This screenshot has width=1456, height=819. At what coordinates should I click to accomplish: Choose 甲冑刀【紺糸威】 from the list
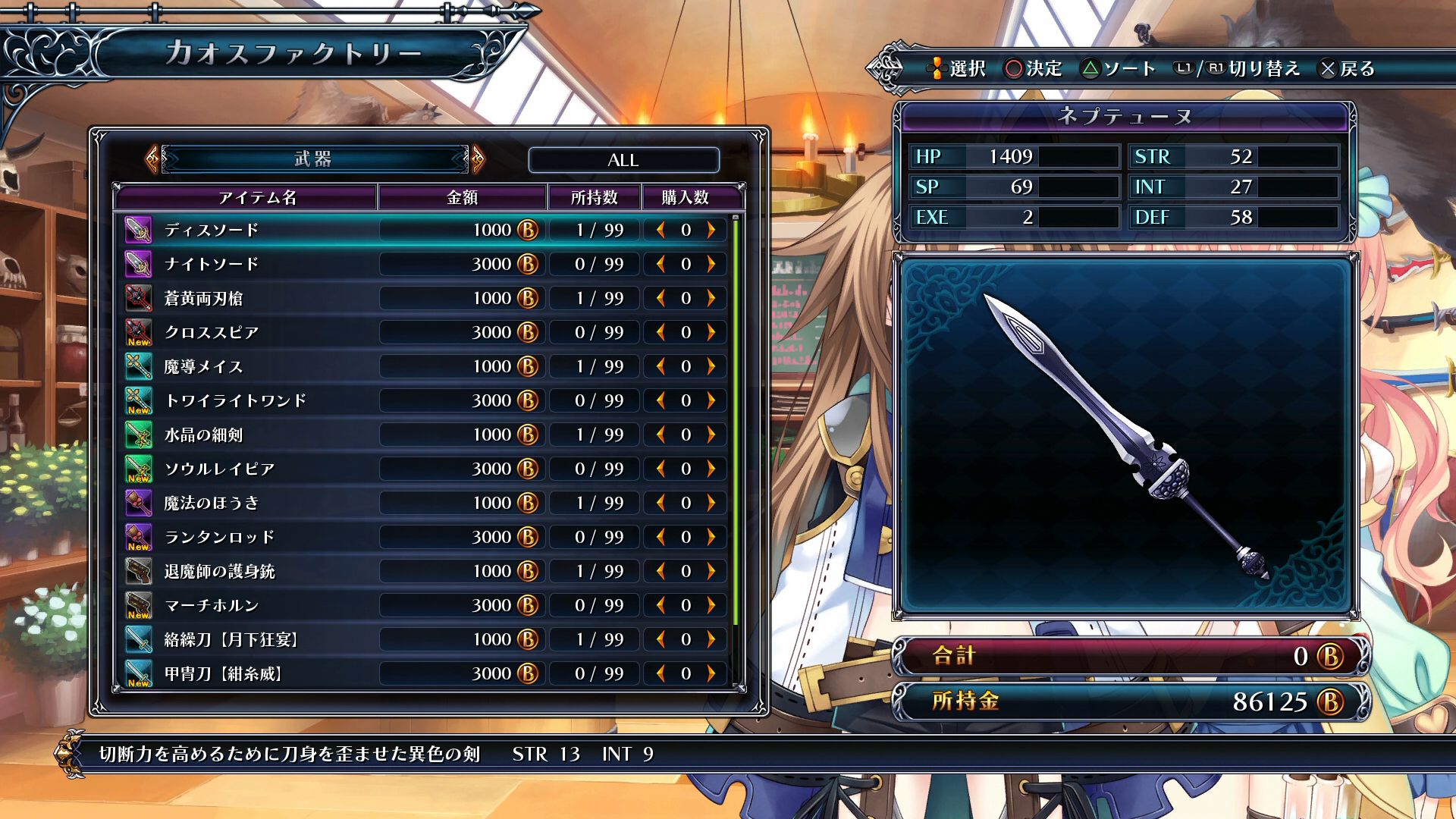223,673
